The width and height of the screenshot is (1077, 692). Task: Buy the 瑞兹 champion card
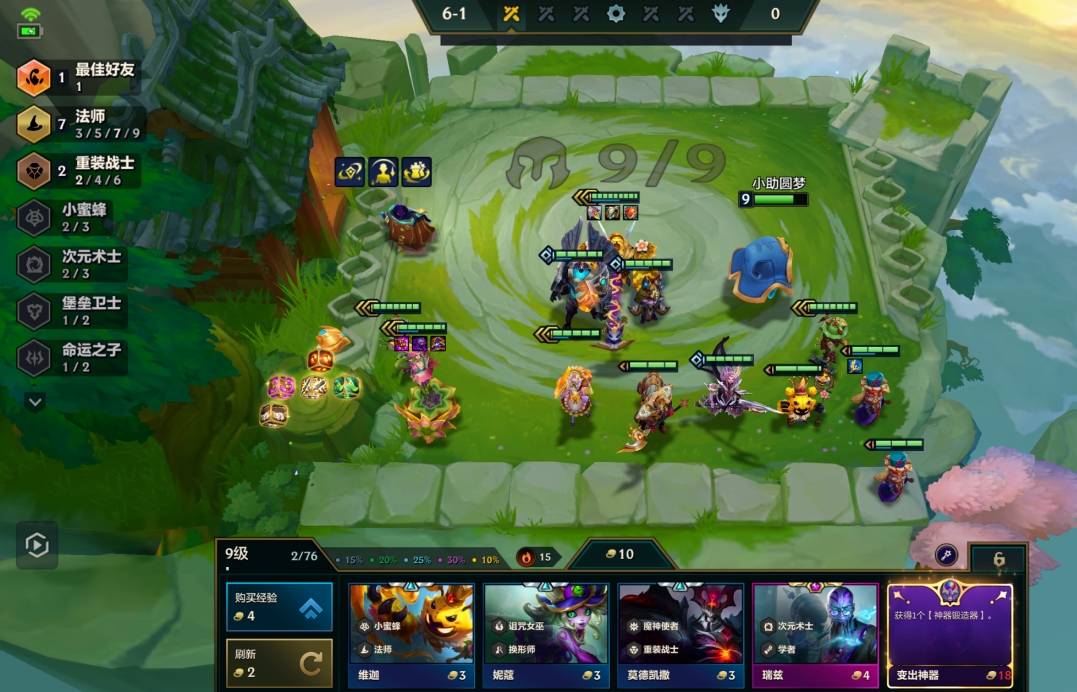(815, 635)
